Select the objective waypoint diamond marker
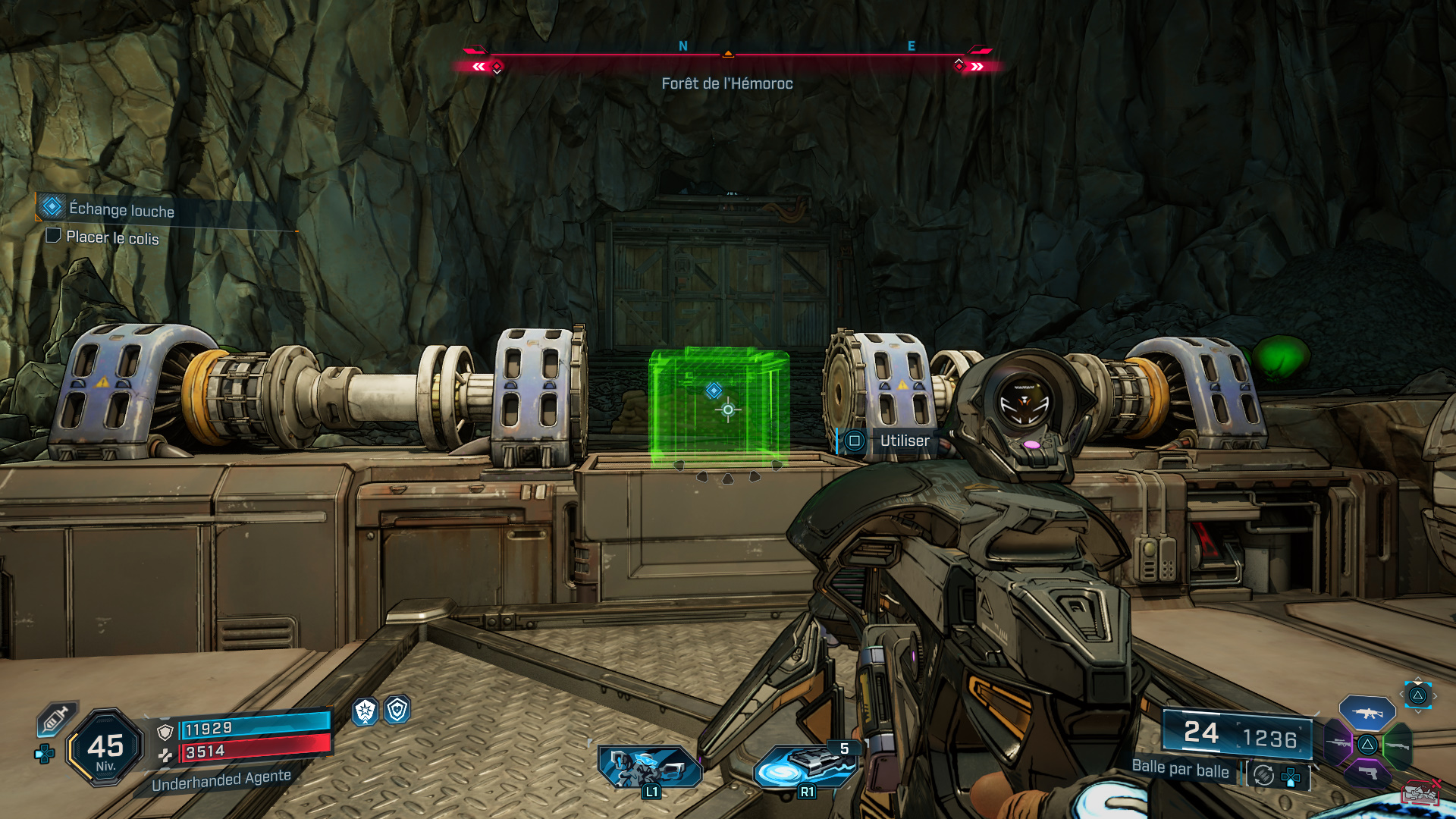The width and height of the screenshot is (1456, 819). click(714, 391)
